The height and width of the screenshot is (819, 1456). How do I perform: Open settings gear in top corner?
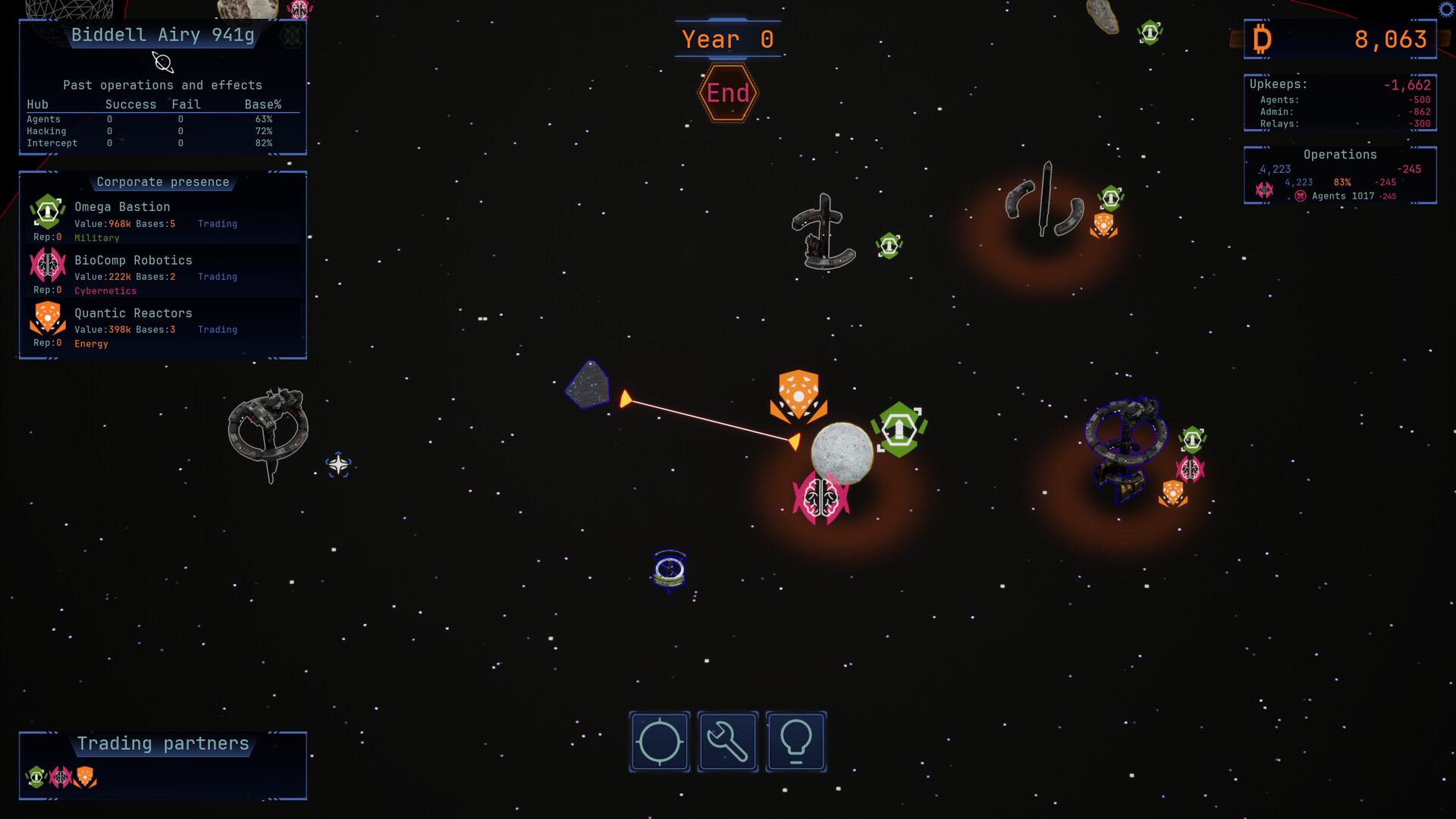click(1446, 9)
